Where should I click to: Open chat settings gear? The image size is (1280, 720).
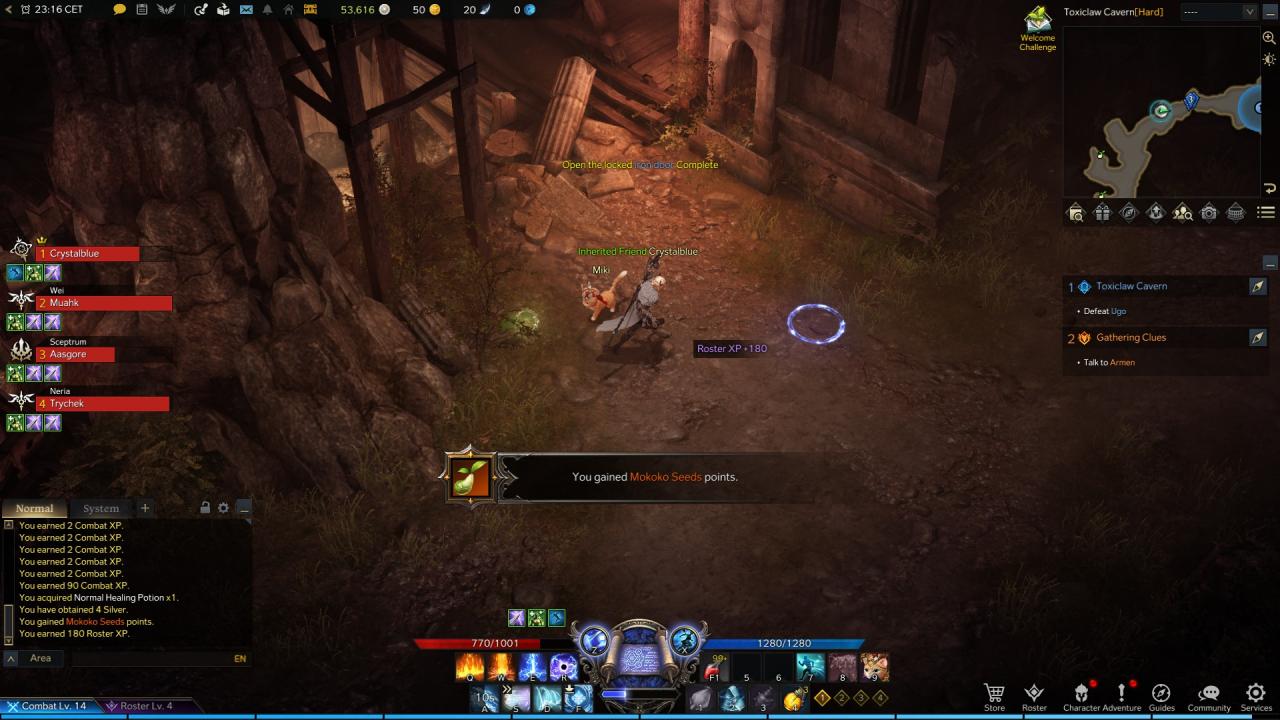point(223,508)
